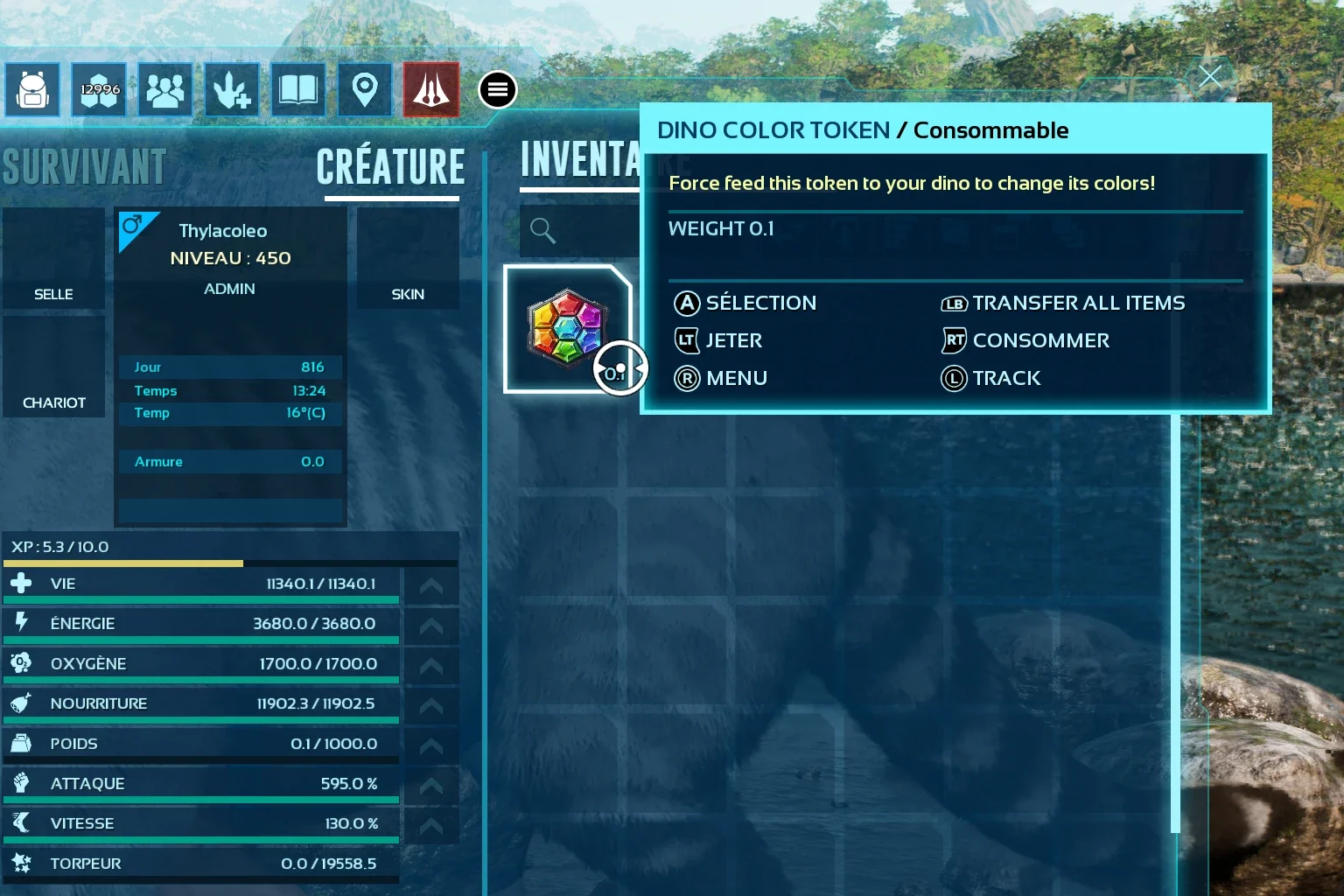Upgrade the Poids stat arrow
This screenshot has height=896, width=1344.
[430, 745]
